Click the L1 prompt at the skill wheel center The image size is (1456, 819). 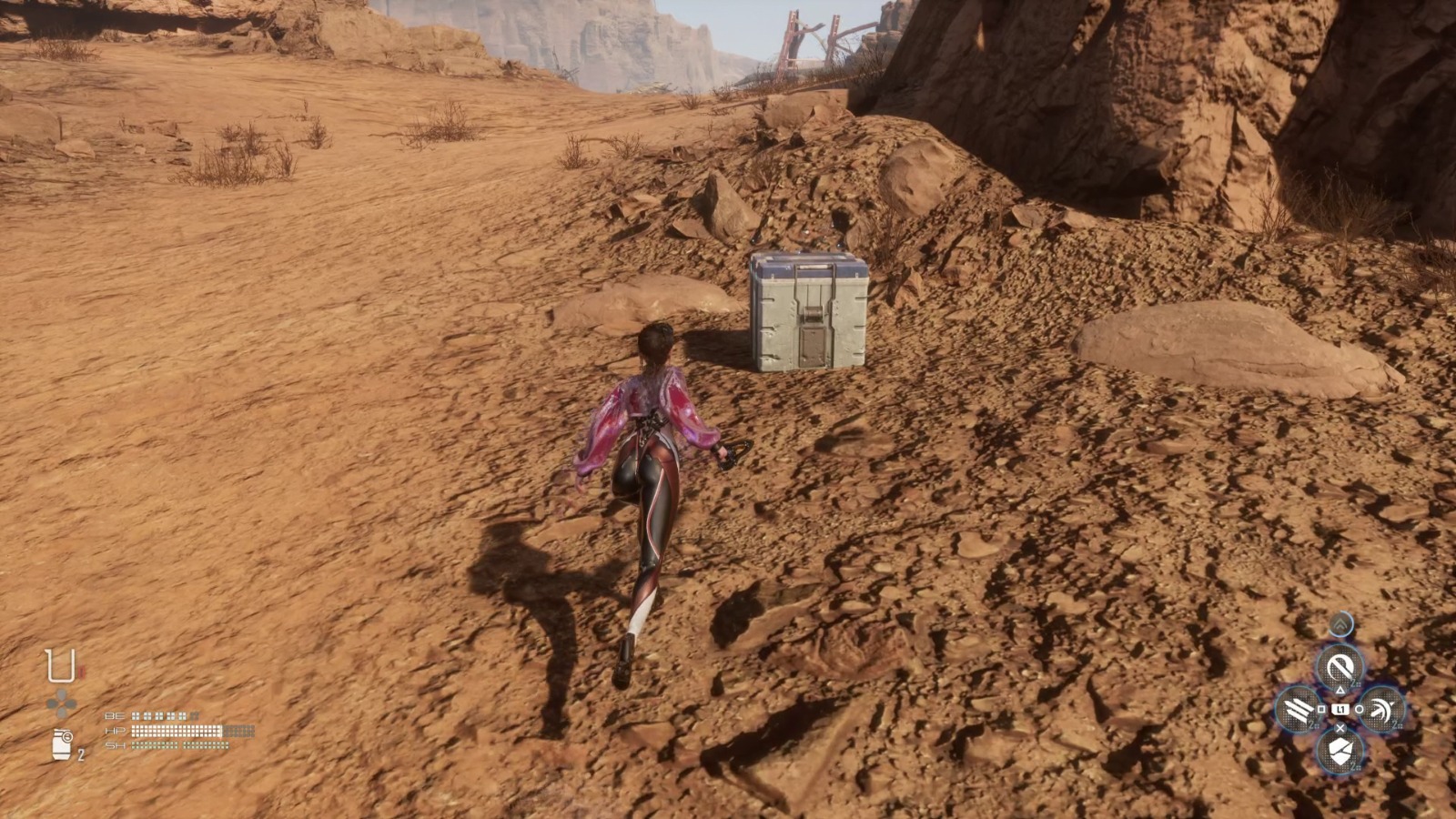coord(1341,709)
